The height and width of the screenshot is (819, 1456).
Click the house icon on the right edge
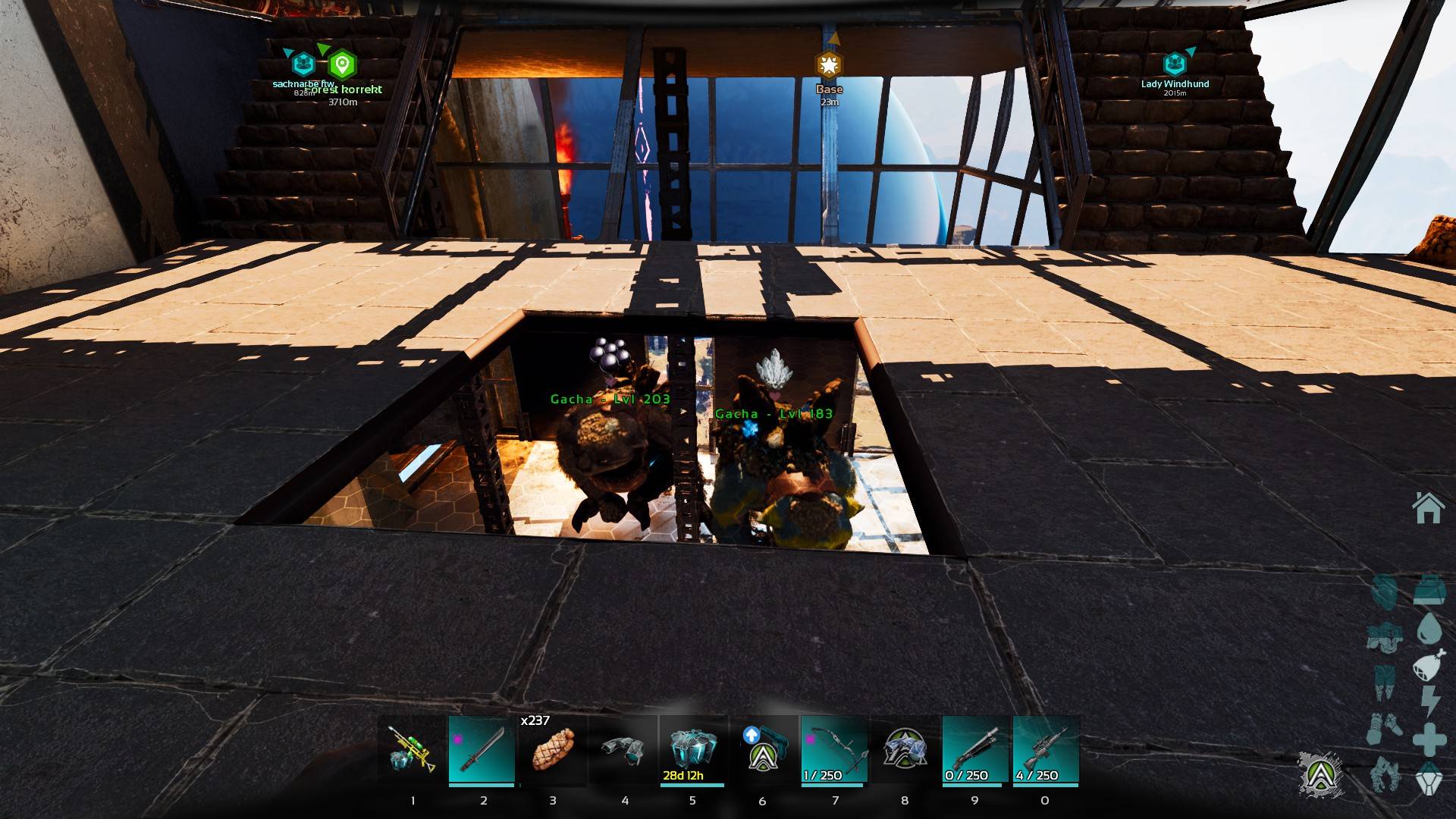[x=1428, y=508]
